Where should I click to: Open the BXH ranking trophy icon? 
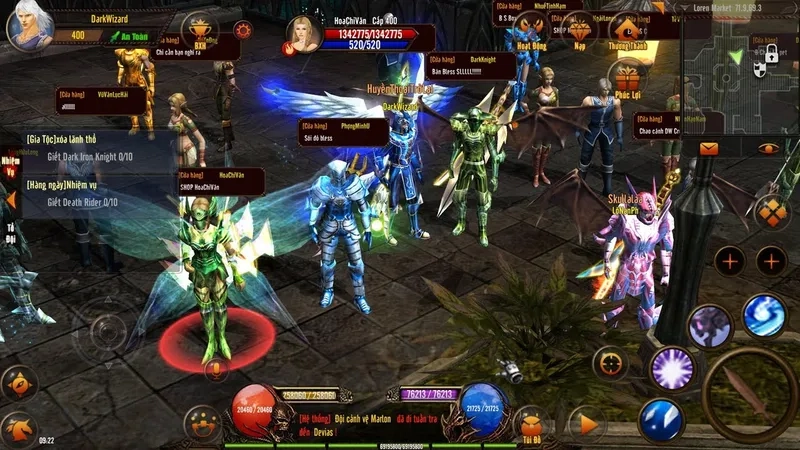200,28
